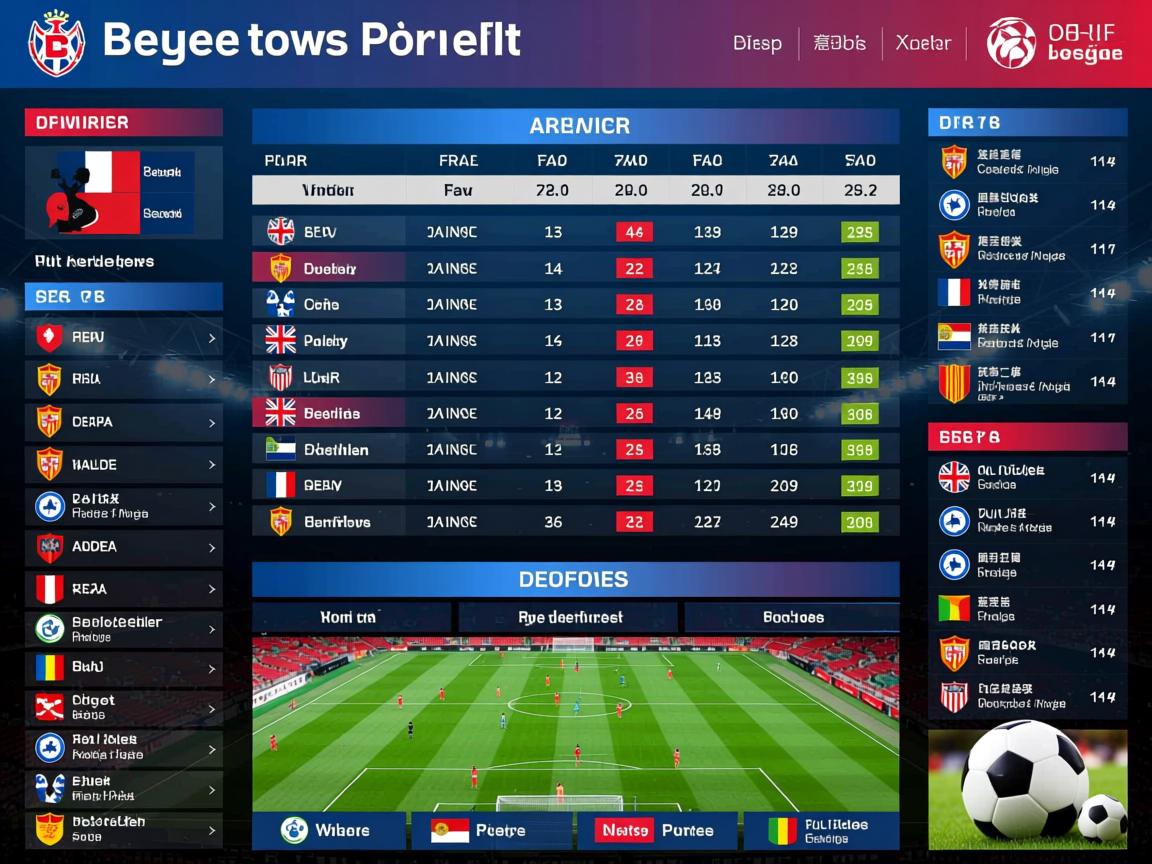1152x864 pixels.
Task: Click the top-left club crest logo
Action: [x=56, y=44]
